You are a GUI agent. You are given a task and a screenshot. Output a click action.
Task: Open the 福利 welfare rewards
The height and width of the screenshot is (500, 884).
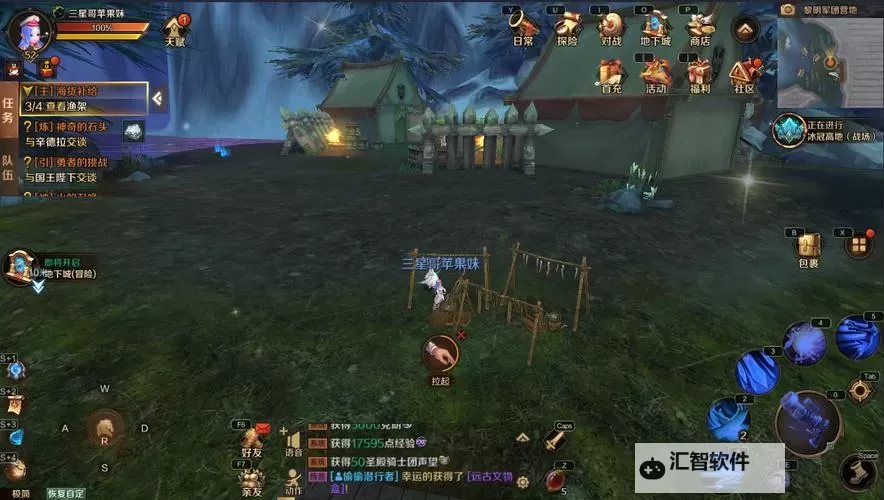pos(699,74)
